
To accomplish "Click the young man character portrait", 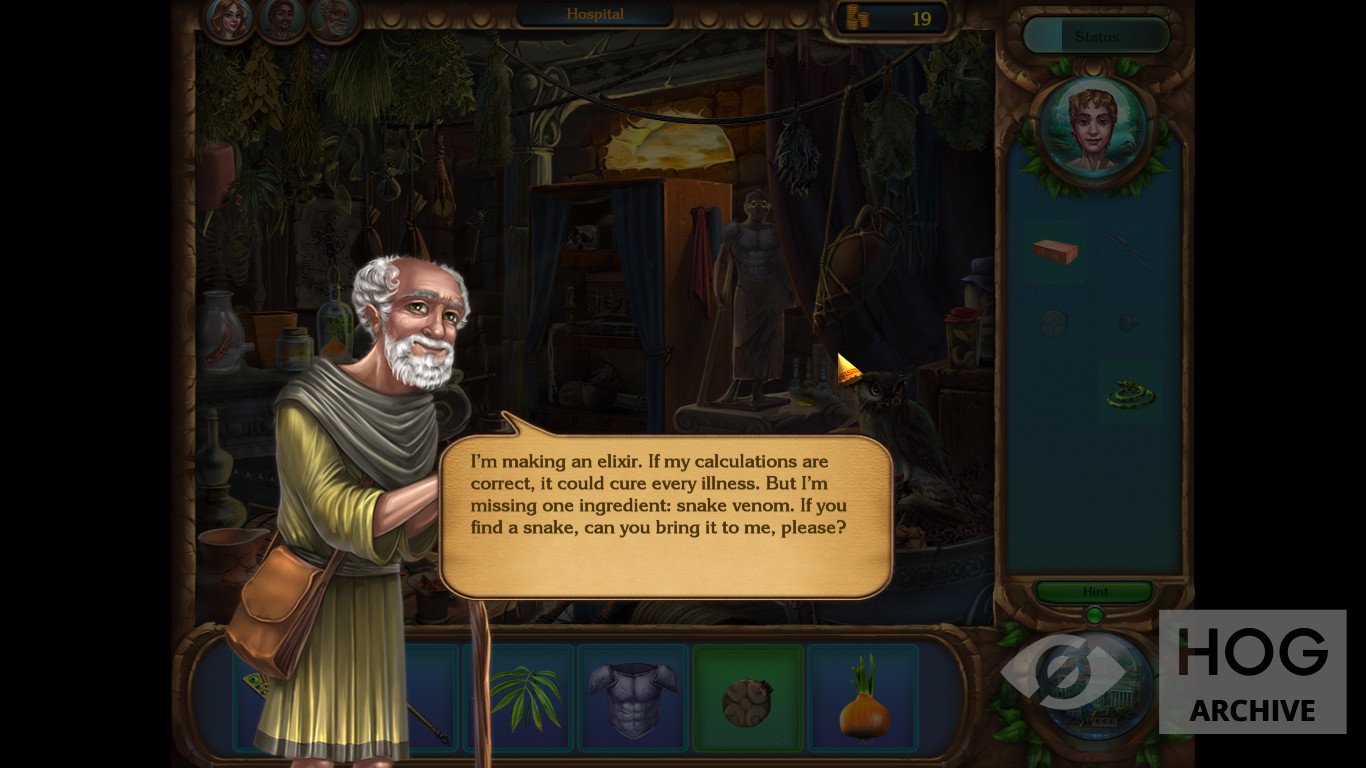I will (x=1093, y=128).
